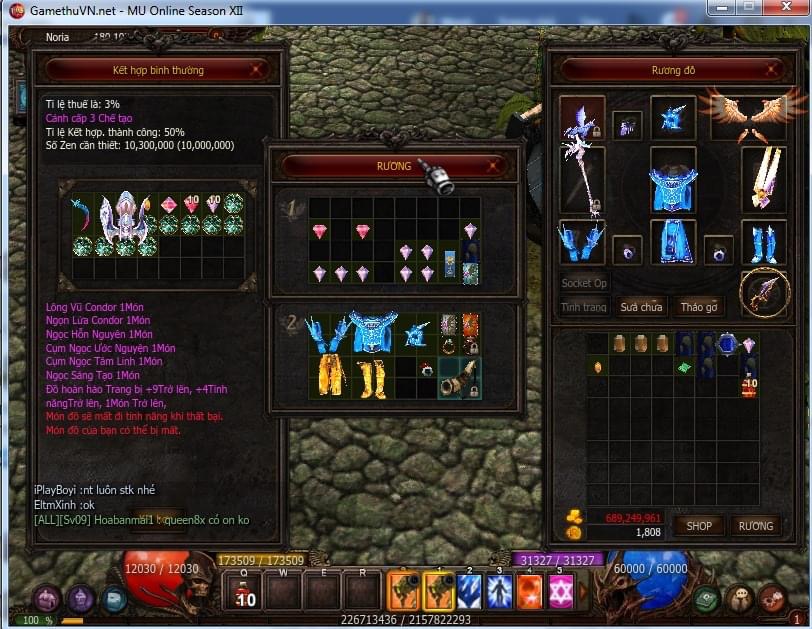Select the blue octagon jewel in inventory

coord(728,343)
